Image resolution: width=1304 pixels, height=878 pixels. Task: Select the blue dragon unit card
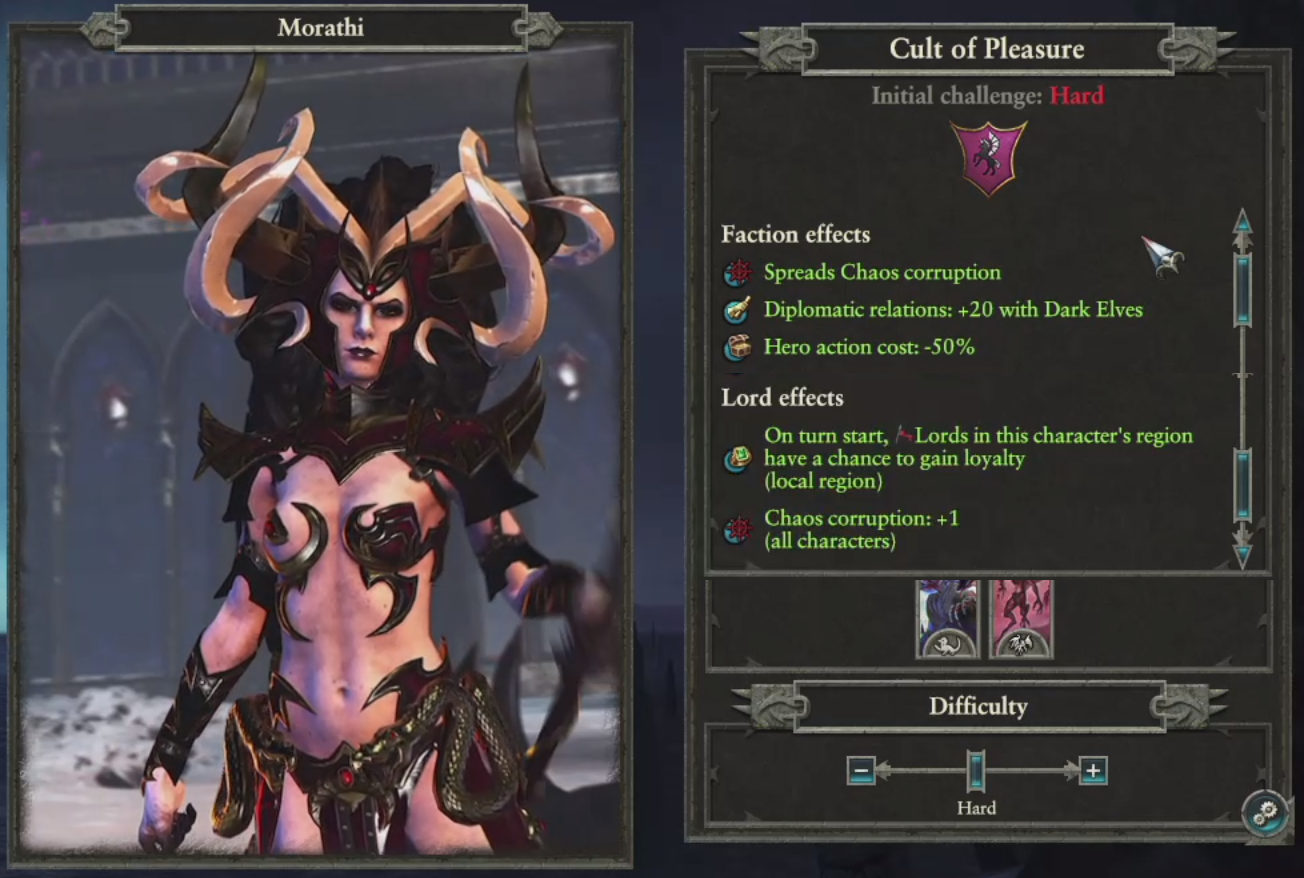coord(947,619)
